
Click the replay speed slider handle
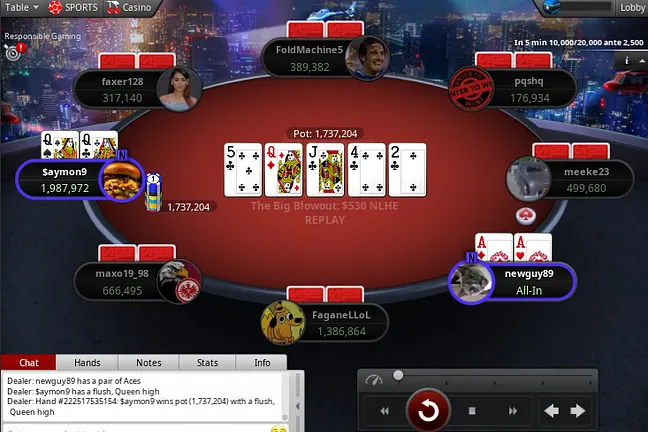(x=398, y=376)
